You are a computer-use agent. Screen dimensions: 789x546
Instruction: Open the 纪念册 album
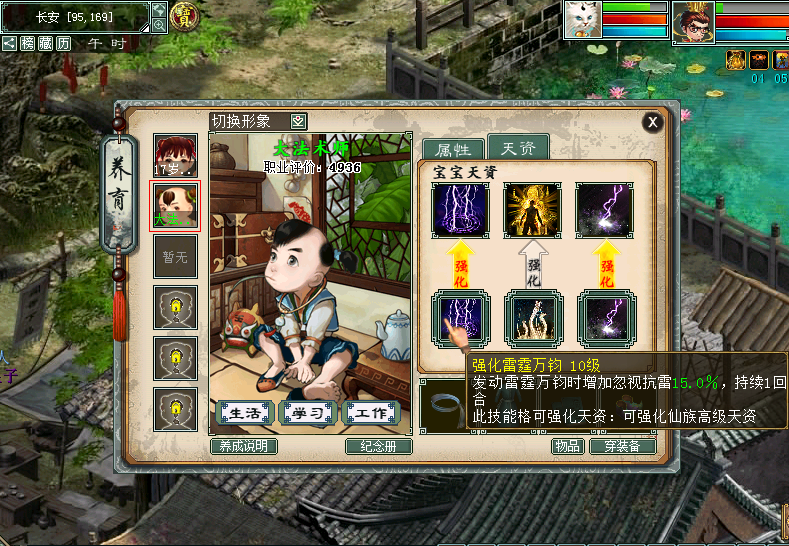coord(379,446)
